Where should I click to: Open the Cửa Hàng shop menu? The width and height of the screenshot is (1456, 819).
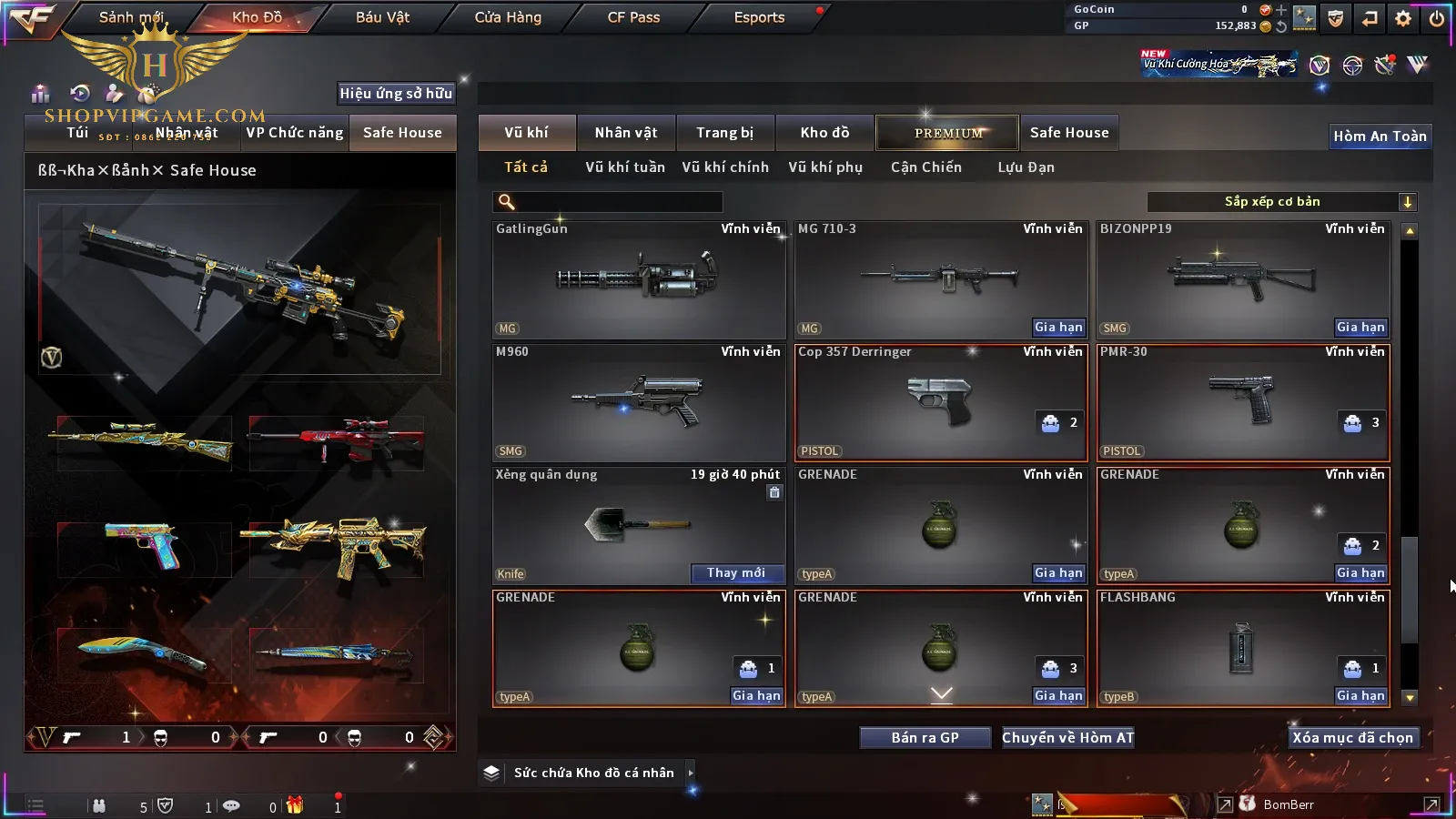pyautogui.click(x=508, y=17)
